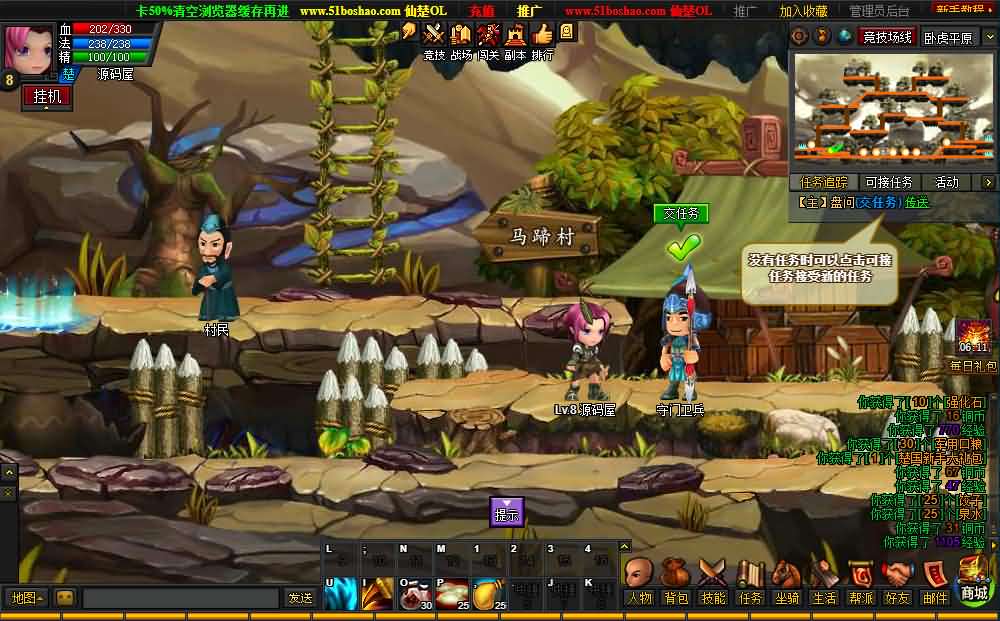Switch to the 活动 events tab
1000x621 pixels.
point(946,182)
